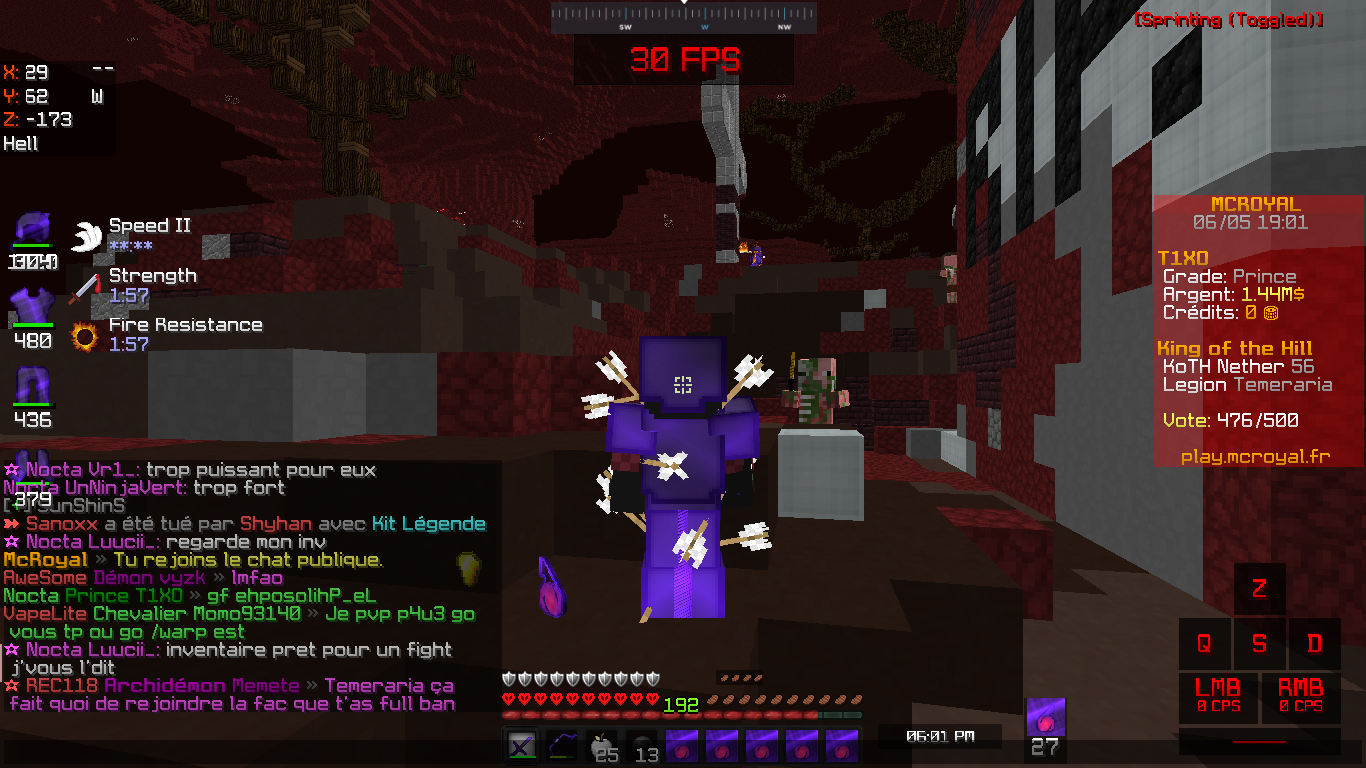Viewport: 1366px width, 768px height.
Task: Click the compass direction bar
Action: click(x=684, y=17)
